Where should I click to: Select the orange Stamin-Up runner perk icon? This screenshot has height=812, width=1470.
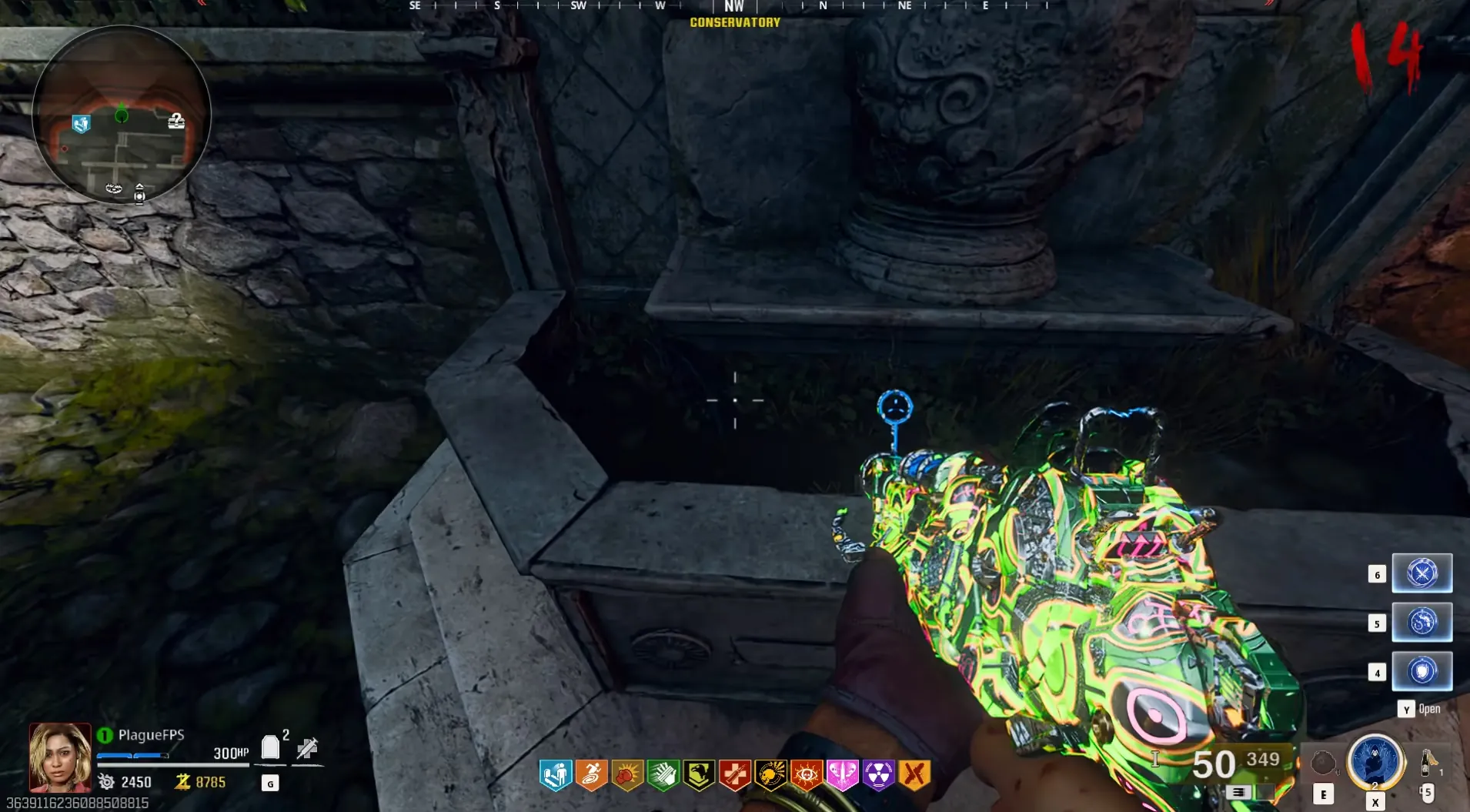(591, 775)
